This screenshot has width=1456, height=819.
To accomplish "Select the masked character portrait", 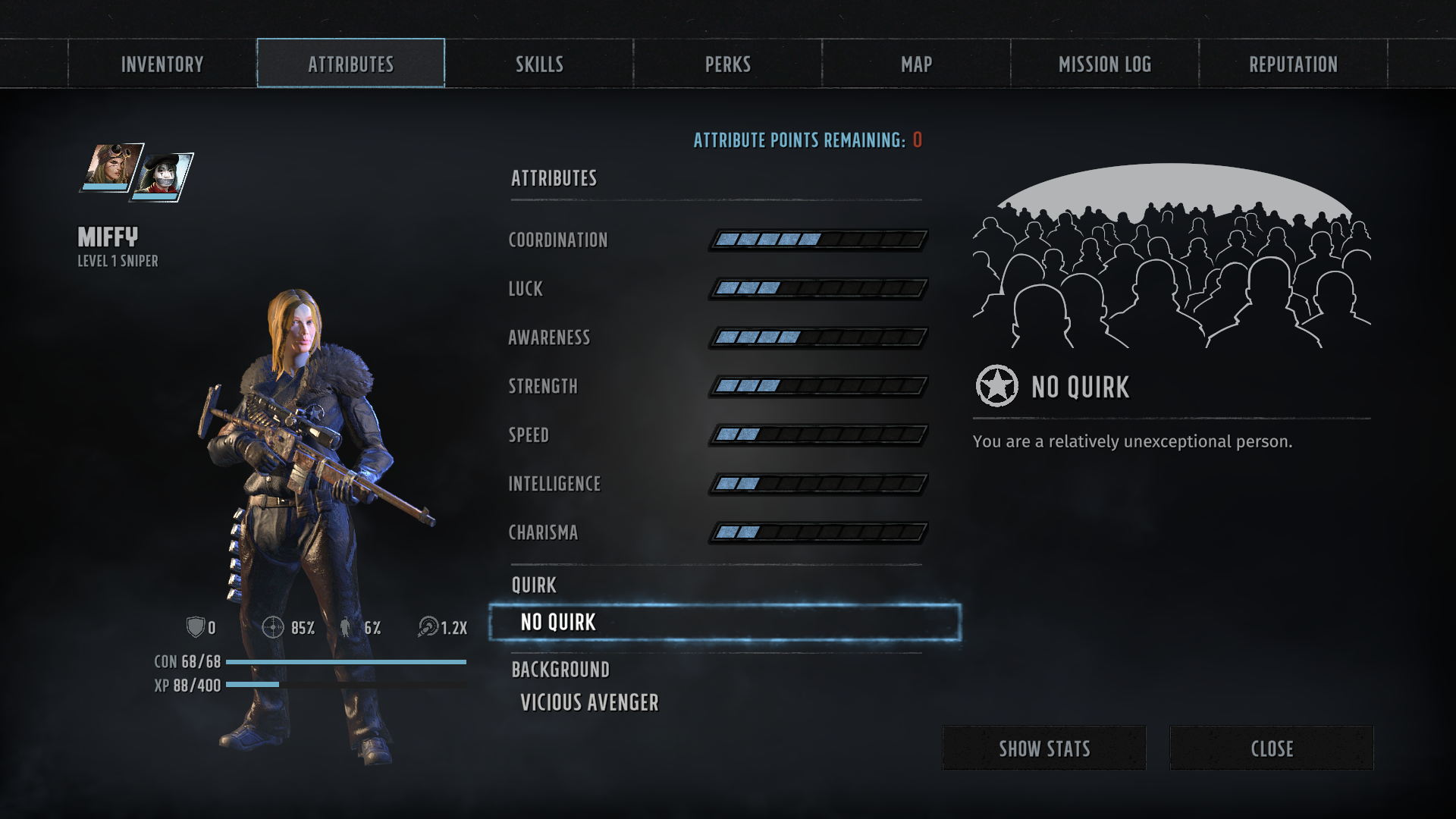I will (163, 177).
